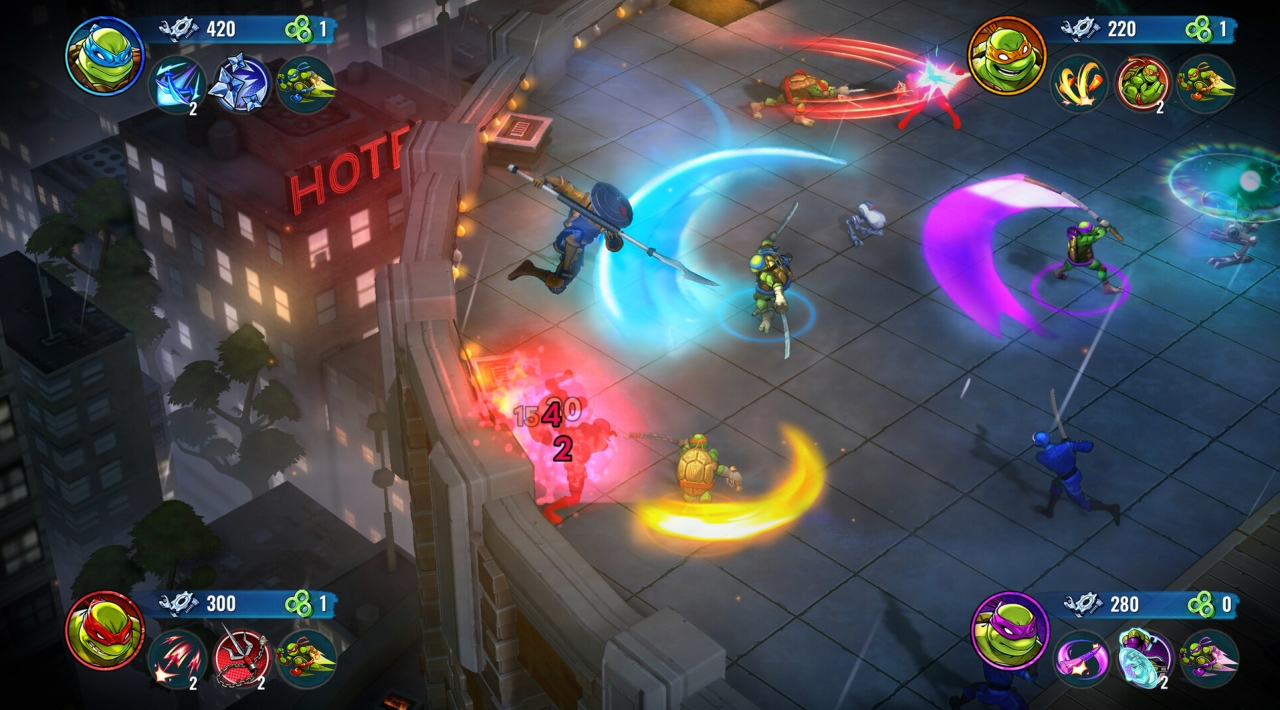This screenshot has height=710, width=1280.
Task: Select Donatello's purple-masked portrait
Action: tap(1009, 630)
